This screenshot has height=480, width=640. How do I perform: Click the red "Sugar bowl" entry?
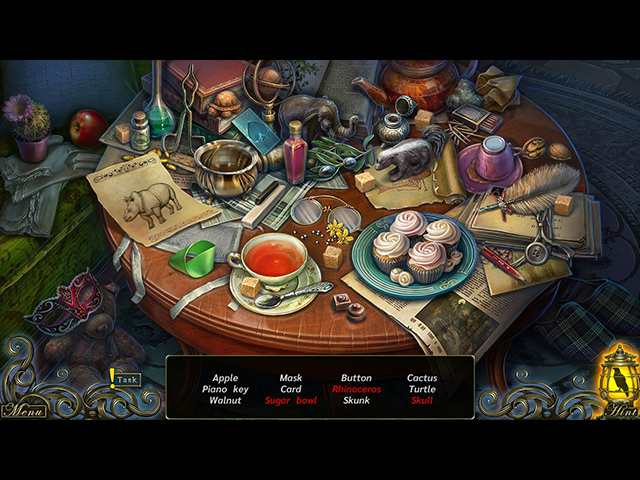pos(291,400)
